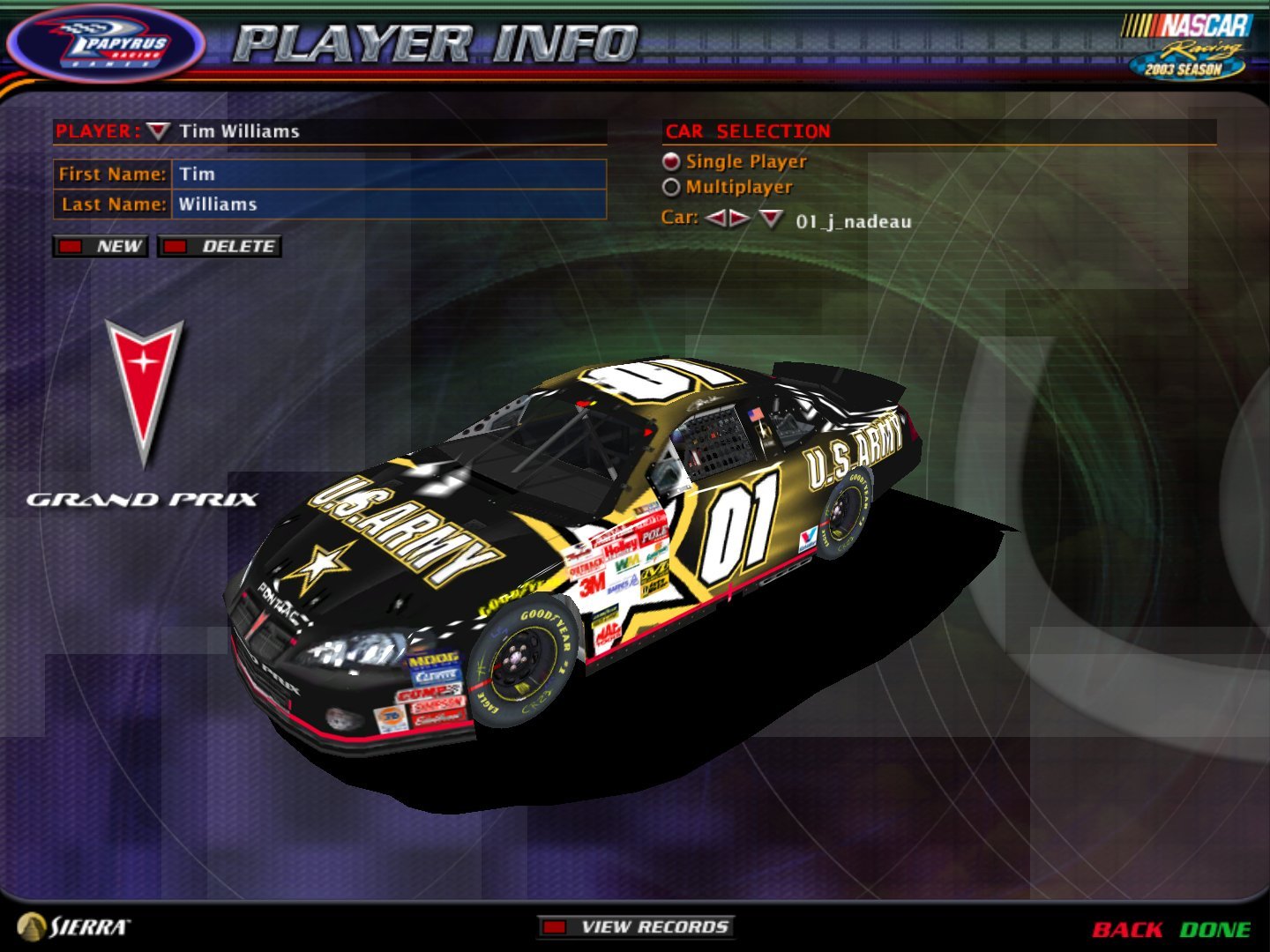1270x952 pixels.
Task: Create a new player with NEW
Action: pos(109,247)
